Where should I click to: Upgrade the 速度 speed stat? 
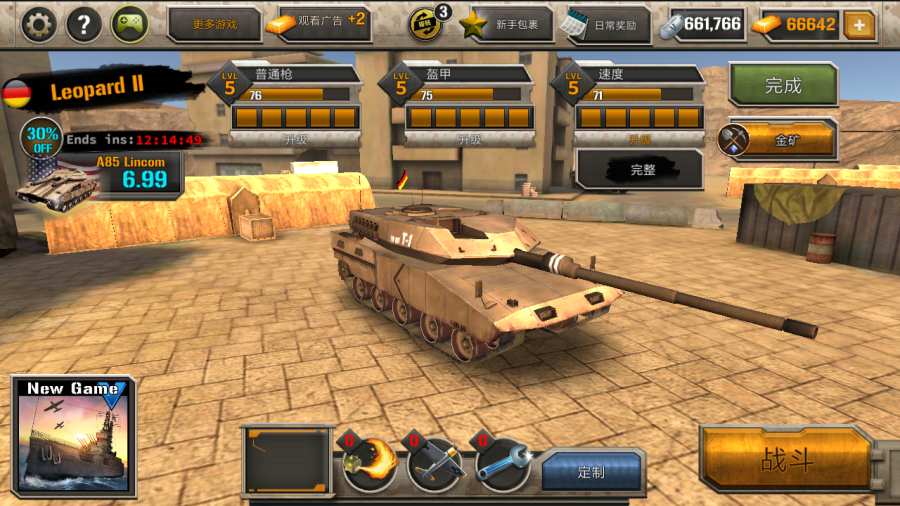(640, 139)
